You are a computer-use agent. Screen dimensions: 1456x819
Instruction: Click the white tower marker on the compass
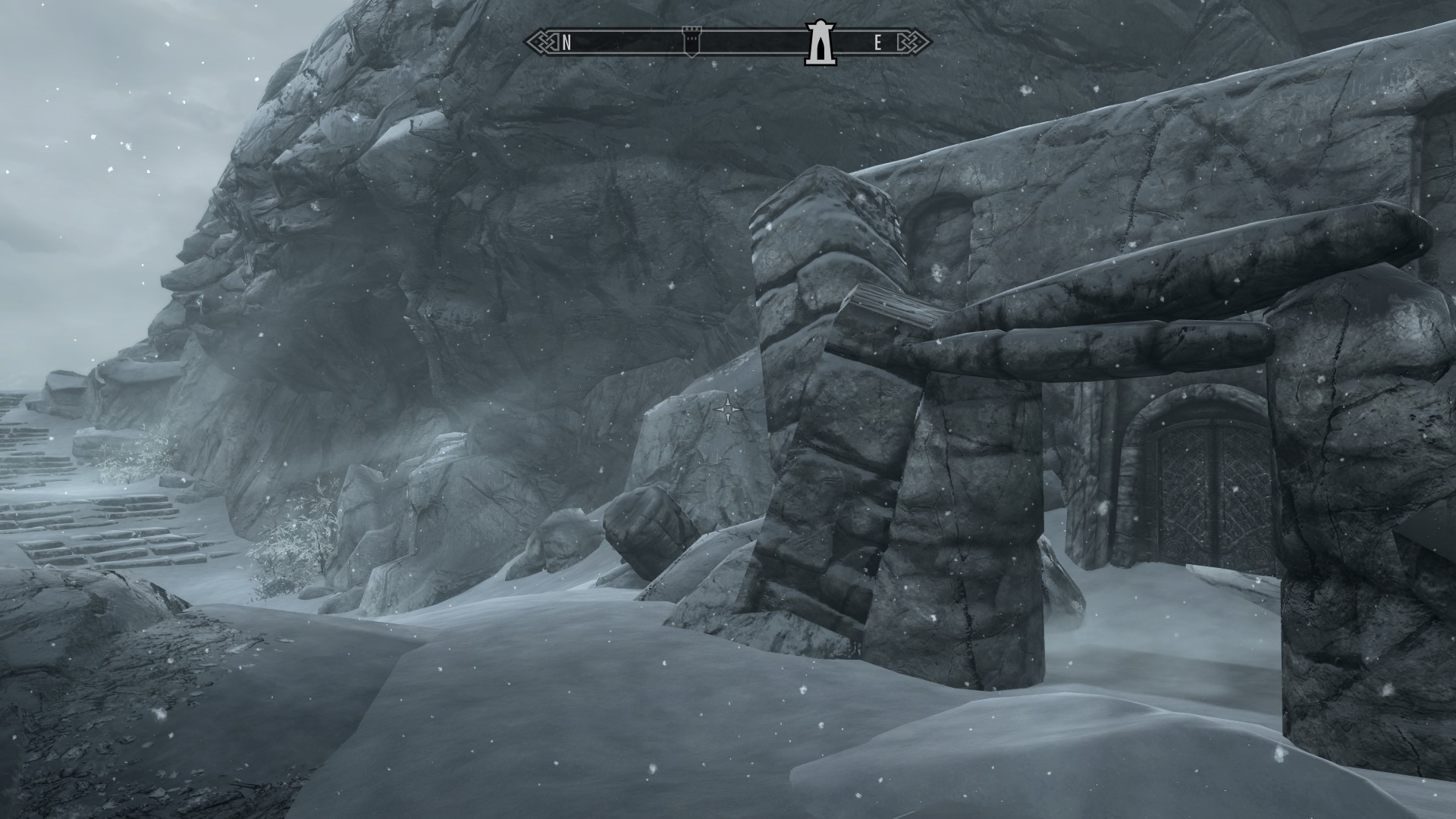[819, 42]
